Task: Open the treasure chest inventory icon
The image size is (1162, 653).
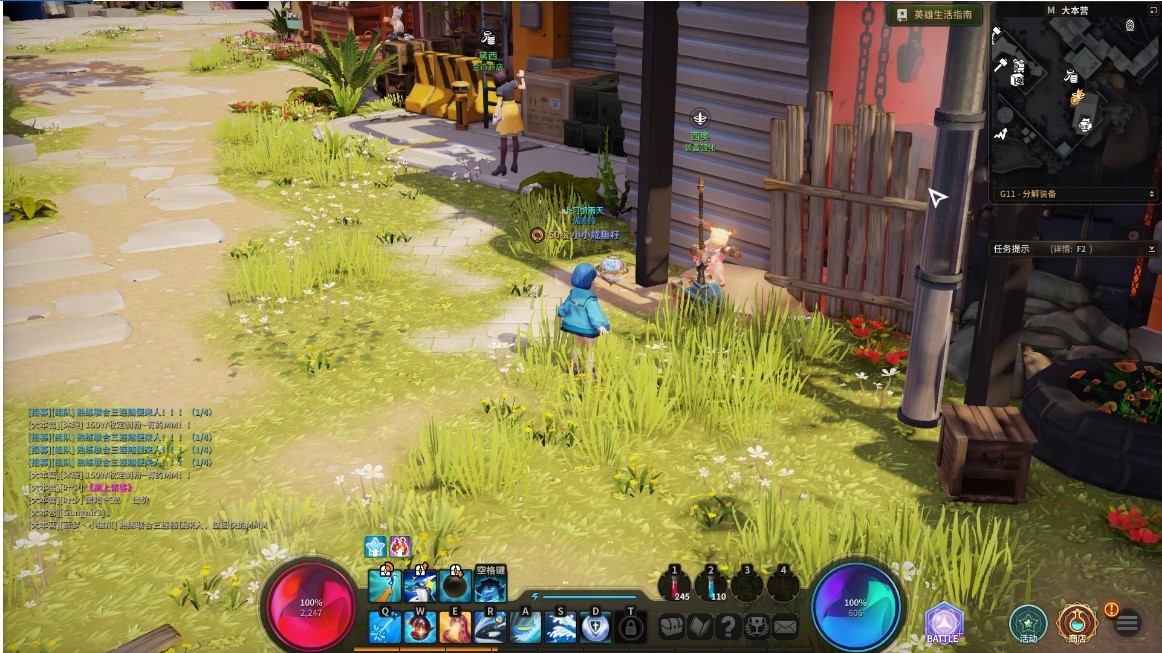Action: click(671, 627)
